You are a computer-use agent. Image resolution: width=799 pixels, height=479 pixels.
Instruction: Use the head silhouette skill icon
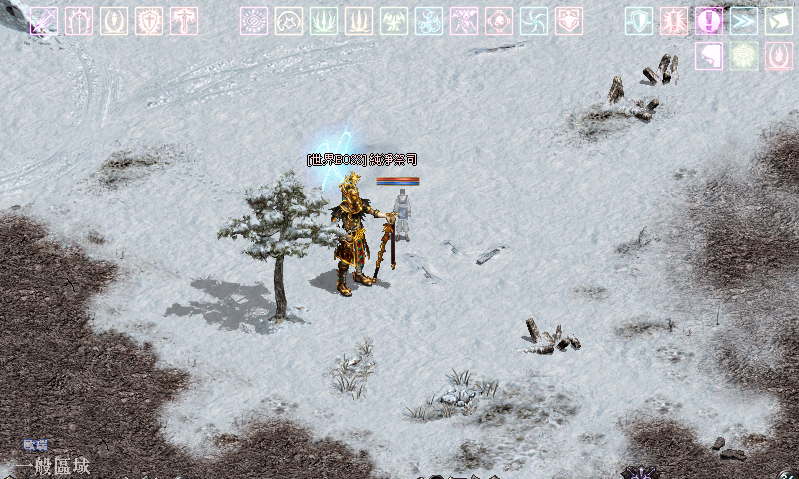pos(709,56)
